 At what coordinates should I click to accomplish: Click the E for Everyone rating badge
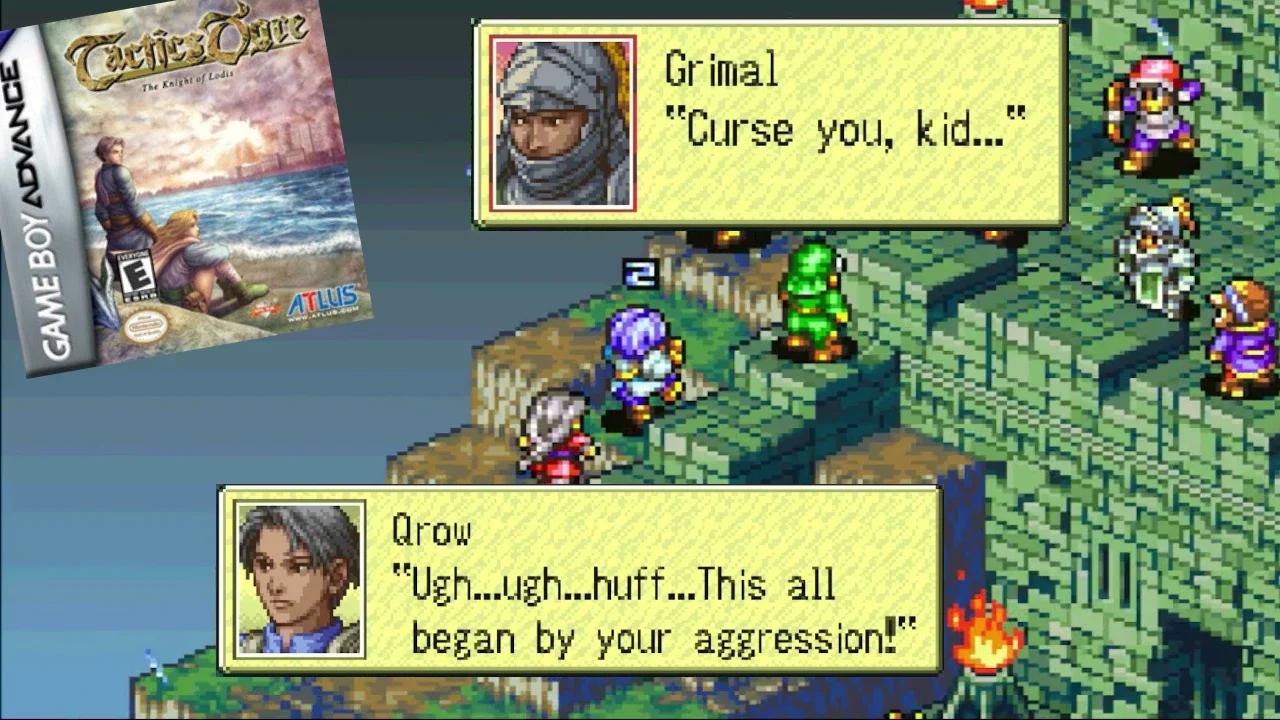pyautogui.click(x=137, y=275)
